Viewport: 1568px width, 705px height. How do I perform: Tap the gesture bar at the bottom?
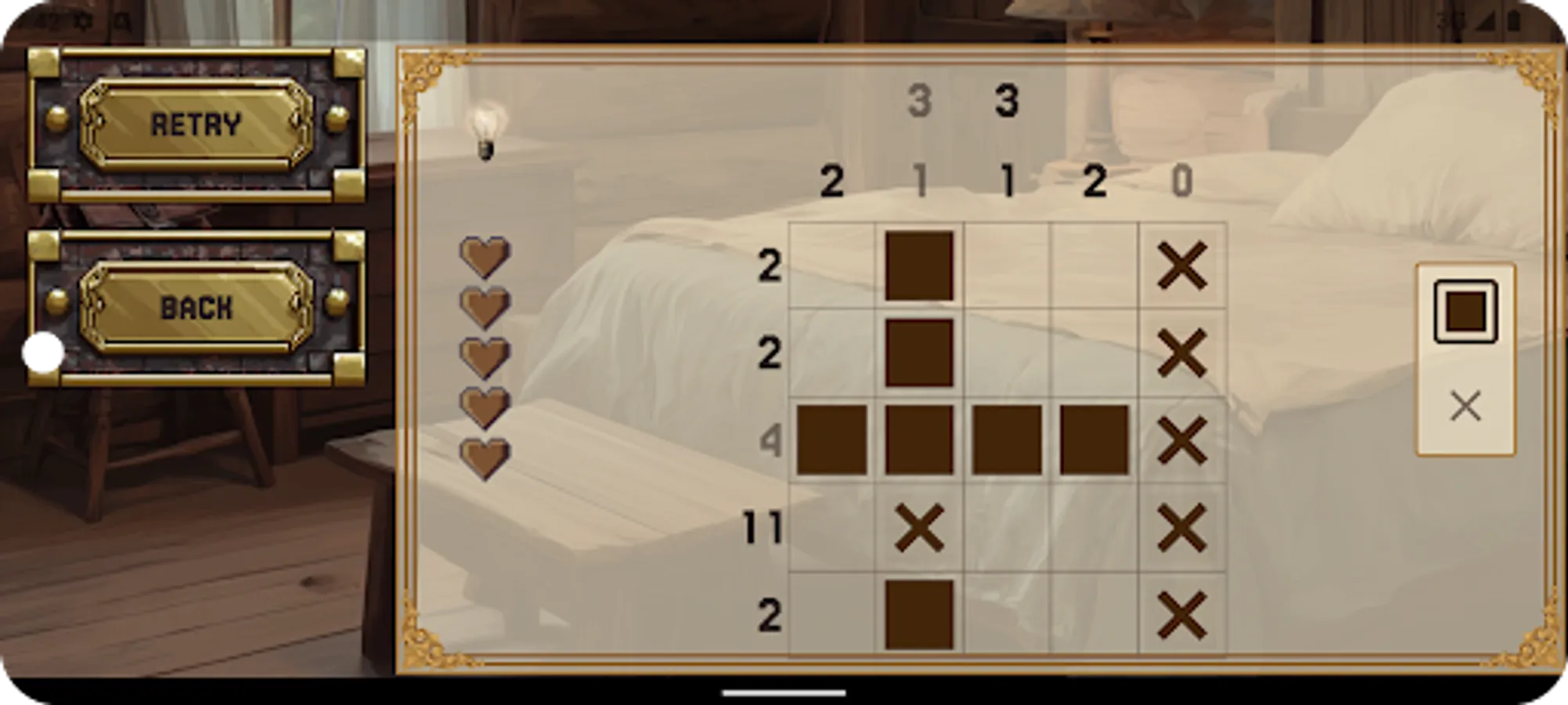[x=784, y=692]
